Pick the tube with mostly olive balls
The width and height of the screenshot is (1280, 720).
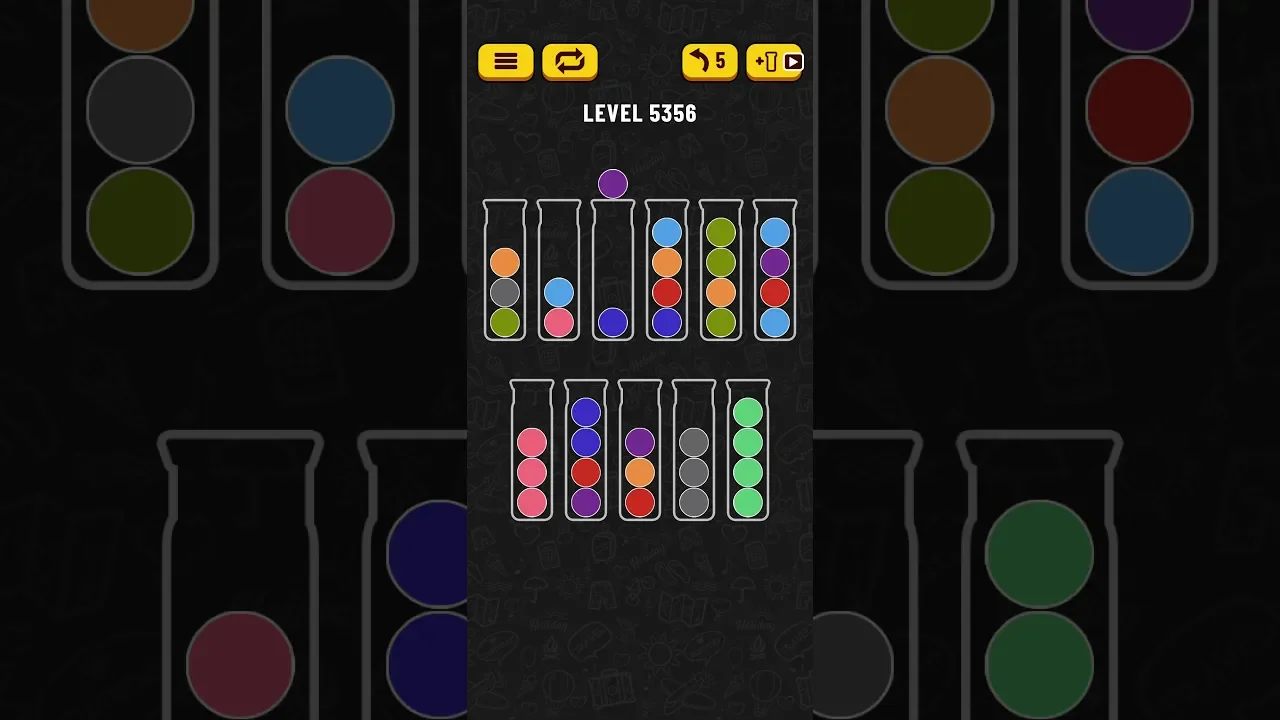(721, 272)
